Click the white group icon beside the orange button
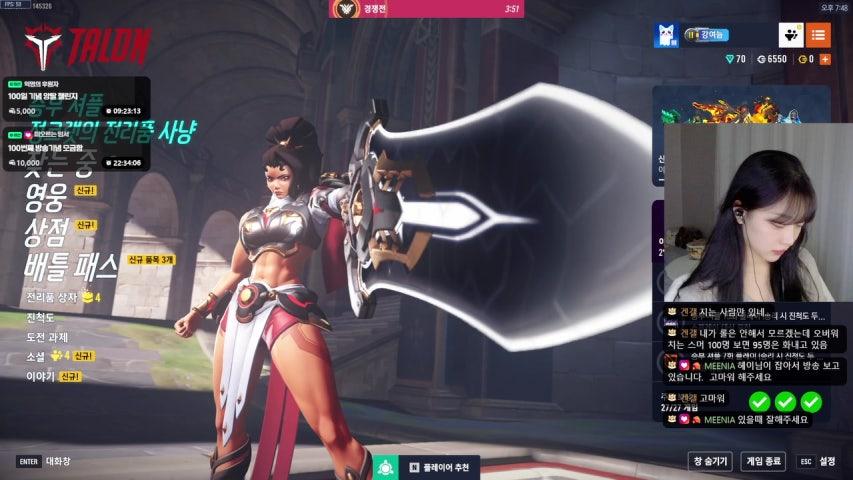Image resolution: width=853 pixels, height=480 pixels. (791, 36)
